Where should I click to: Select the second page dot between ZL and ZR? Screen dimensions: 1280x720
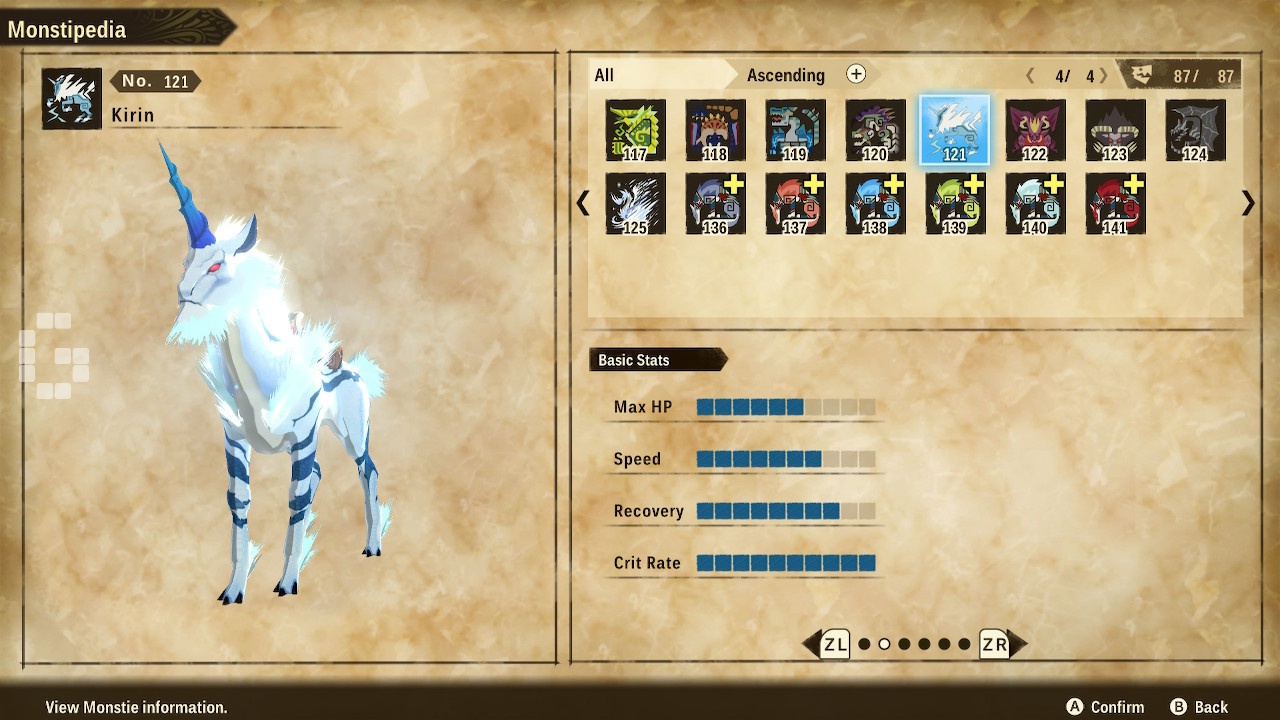click(x=884, y=645)
